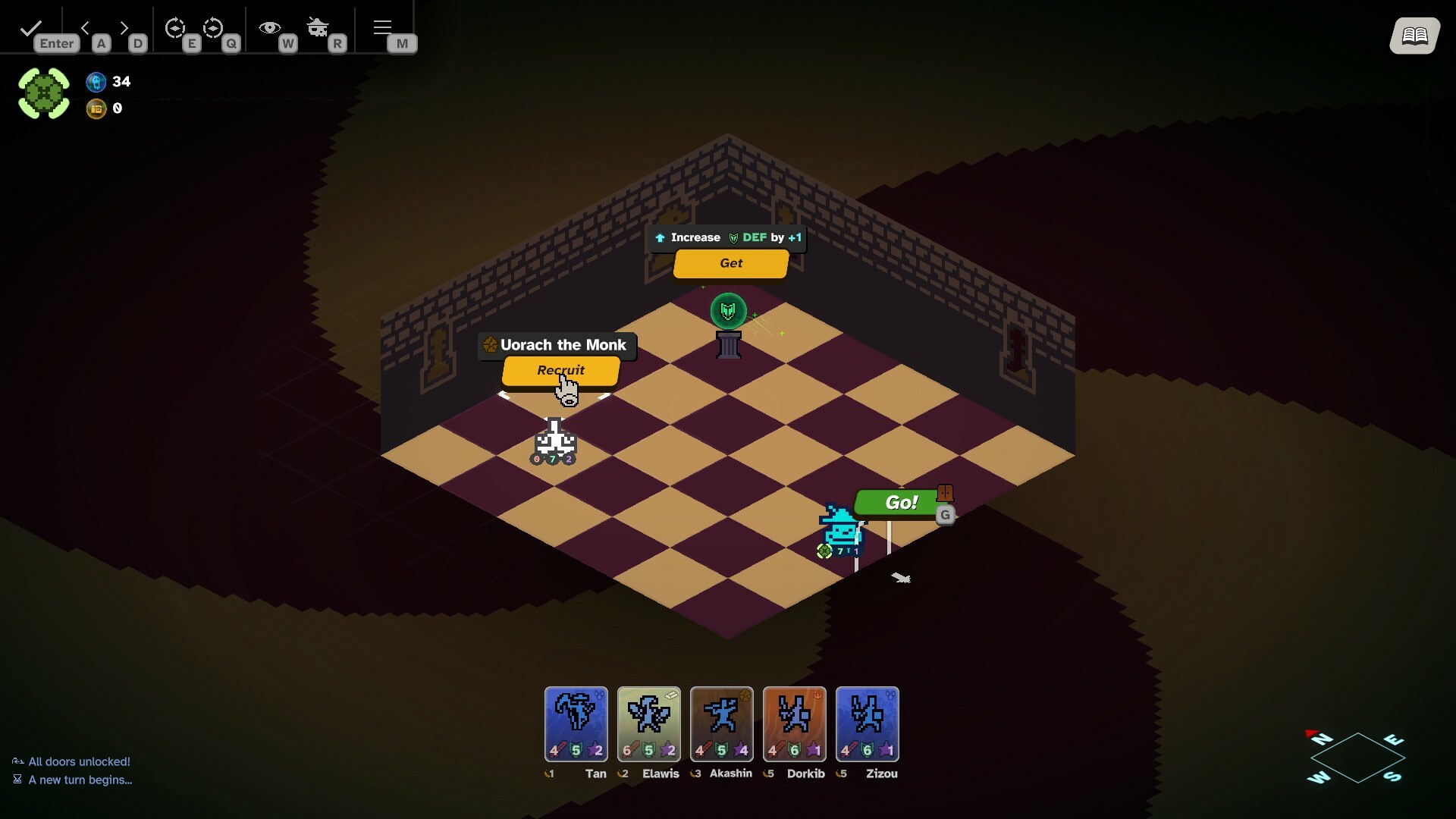
Task: Click the next arrow D toggle
Action: pos(124,28)
